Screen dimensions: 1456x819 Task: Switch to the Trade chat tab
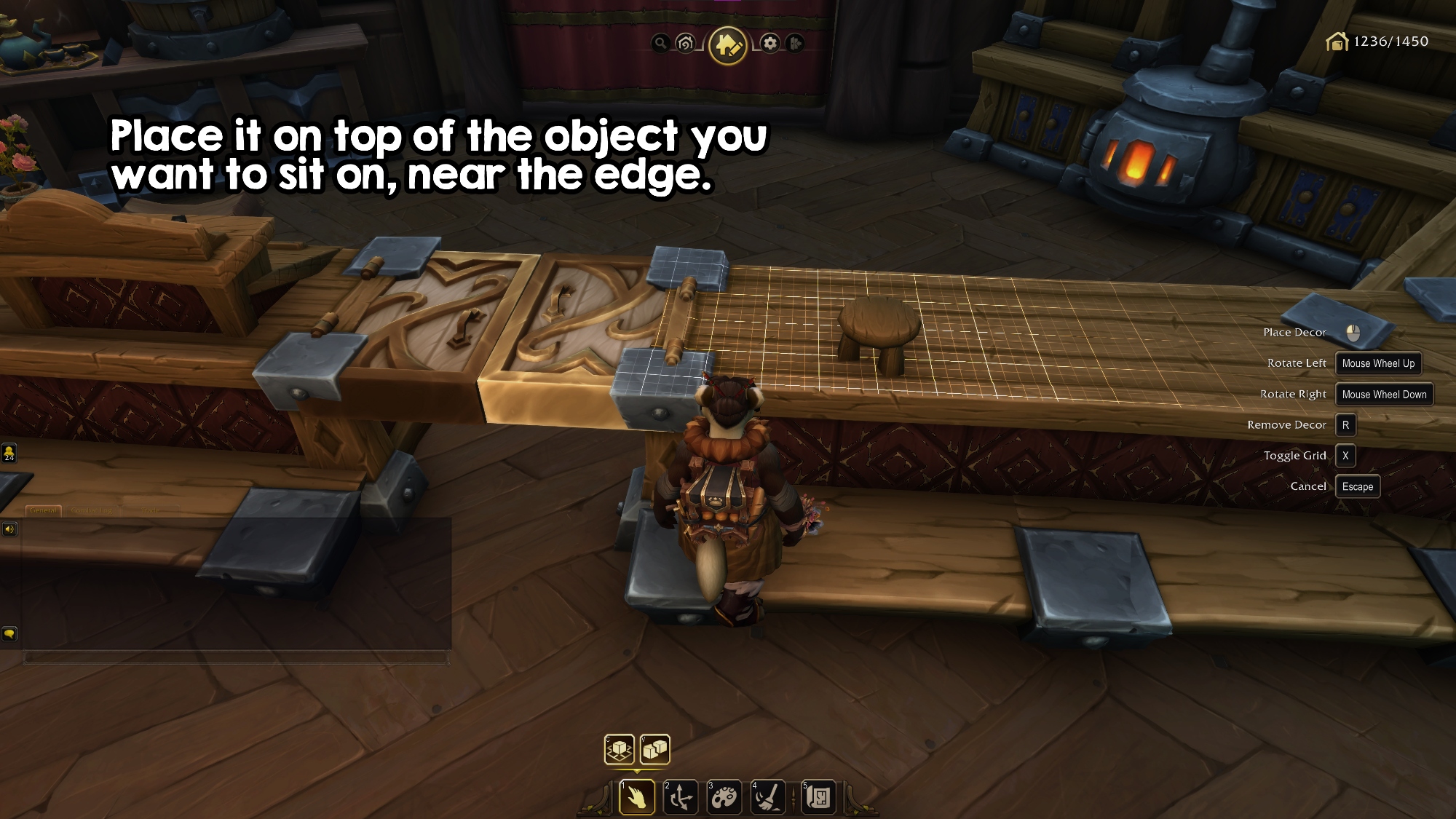coord(150,510)
